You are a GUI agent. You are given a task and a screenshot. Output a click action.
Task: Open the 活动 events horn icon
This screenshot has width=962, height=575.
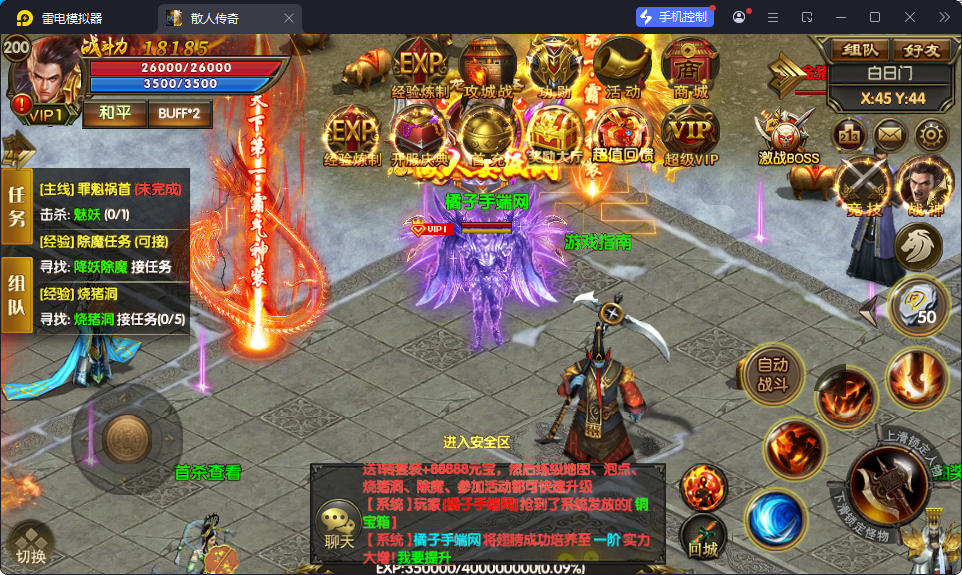(622, 68)
